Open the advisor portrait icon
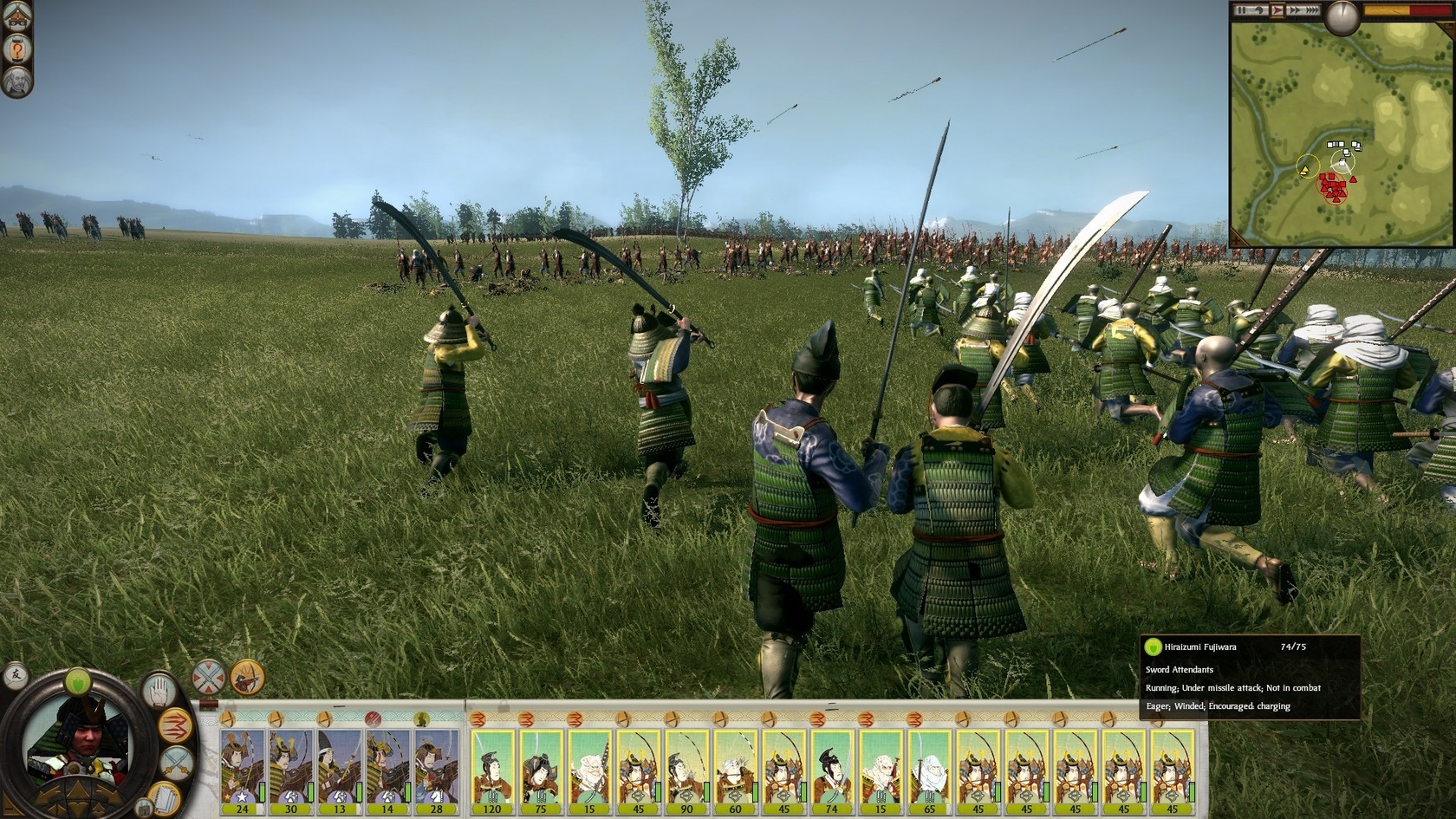This screenshot has width=1456, height=819. pyautogui.click(x=16, y=82)
